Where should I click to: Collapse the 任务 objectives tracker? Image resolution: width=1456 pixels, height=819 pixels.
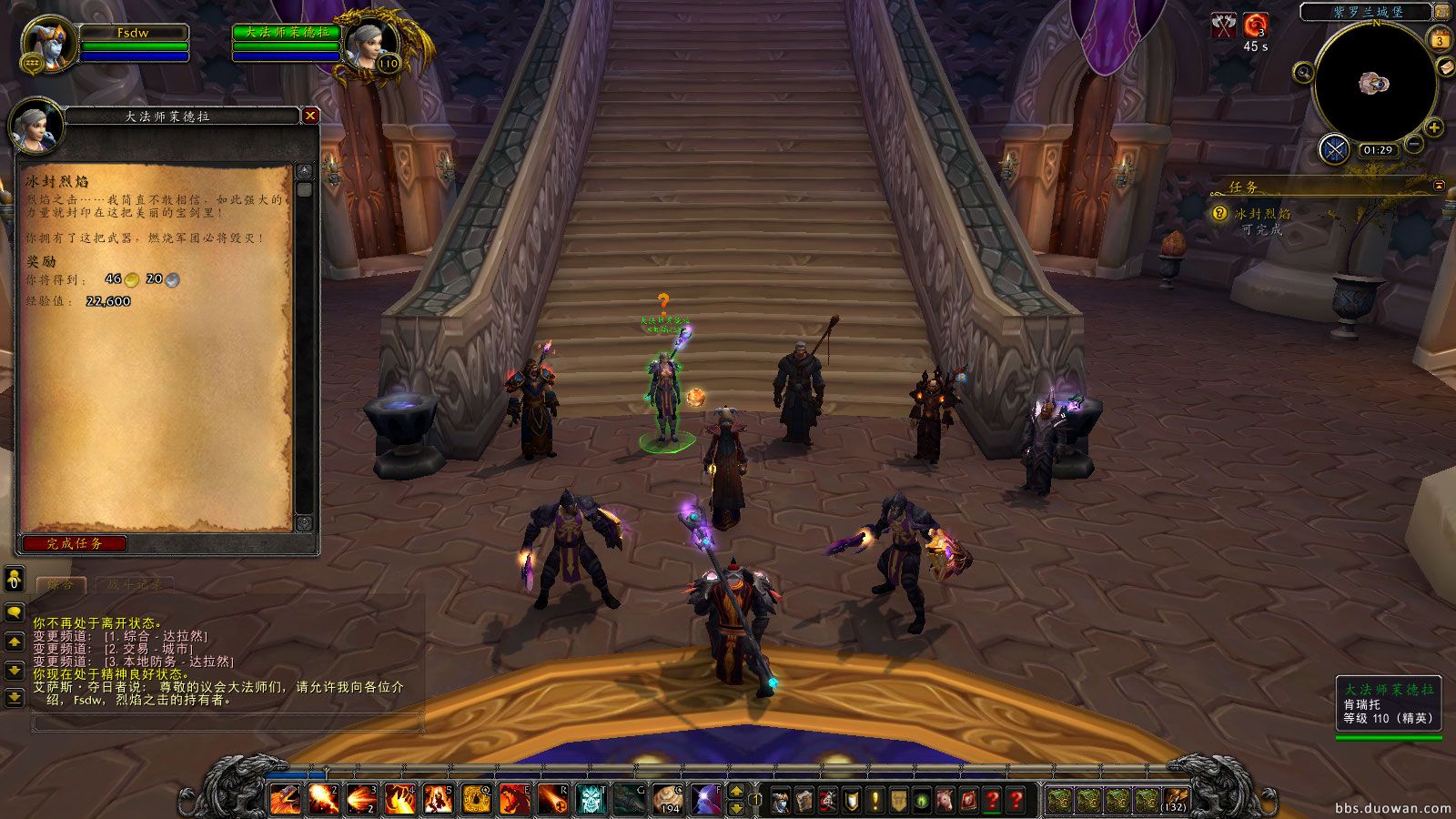(x=1438, y=188)
